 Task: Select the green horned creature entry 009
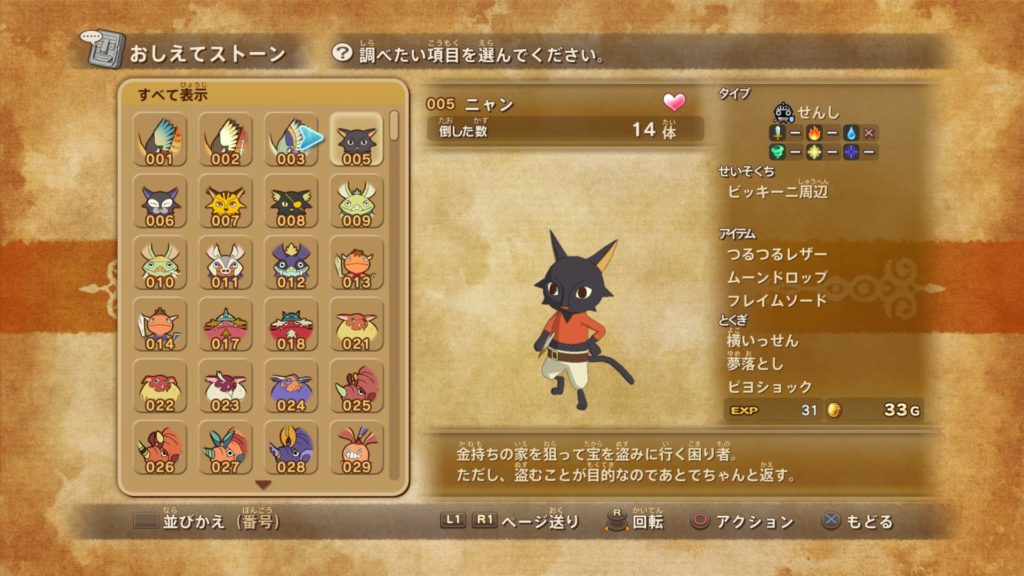356,202
